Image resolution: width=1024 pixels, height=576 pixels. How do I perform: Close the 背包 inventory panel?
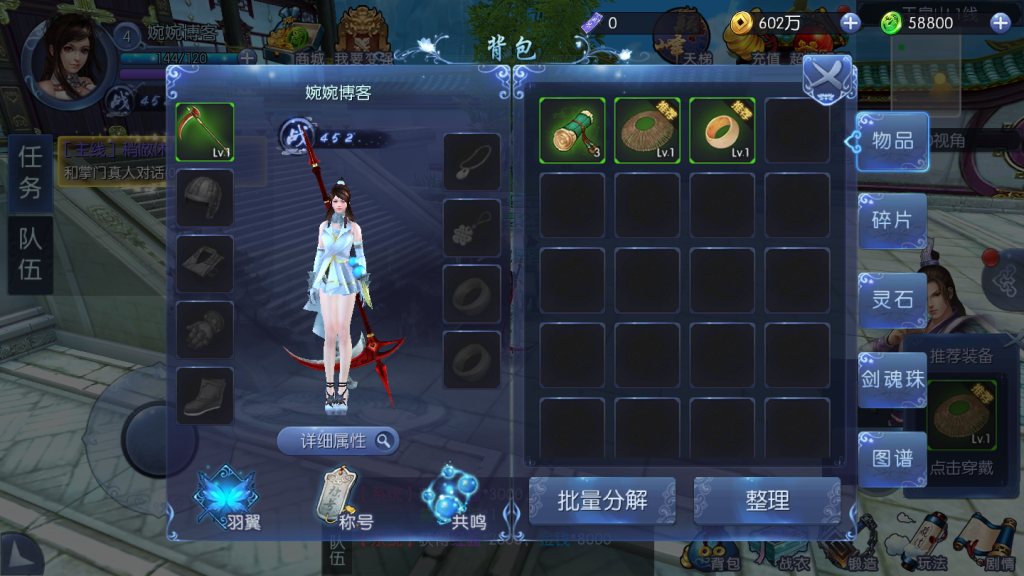tap(827, 77)
